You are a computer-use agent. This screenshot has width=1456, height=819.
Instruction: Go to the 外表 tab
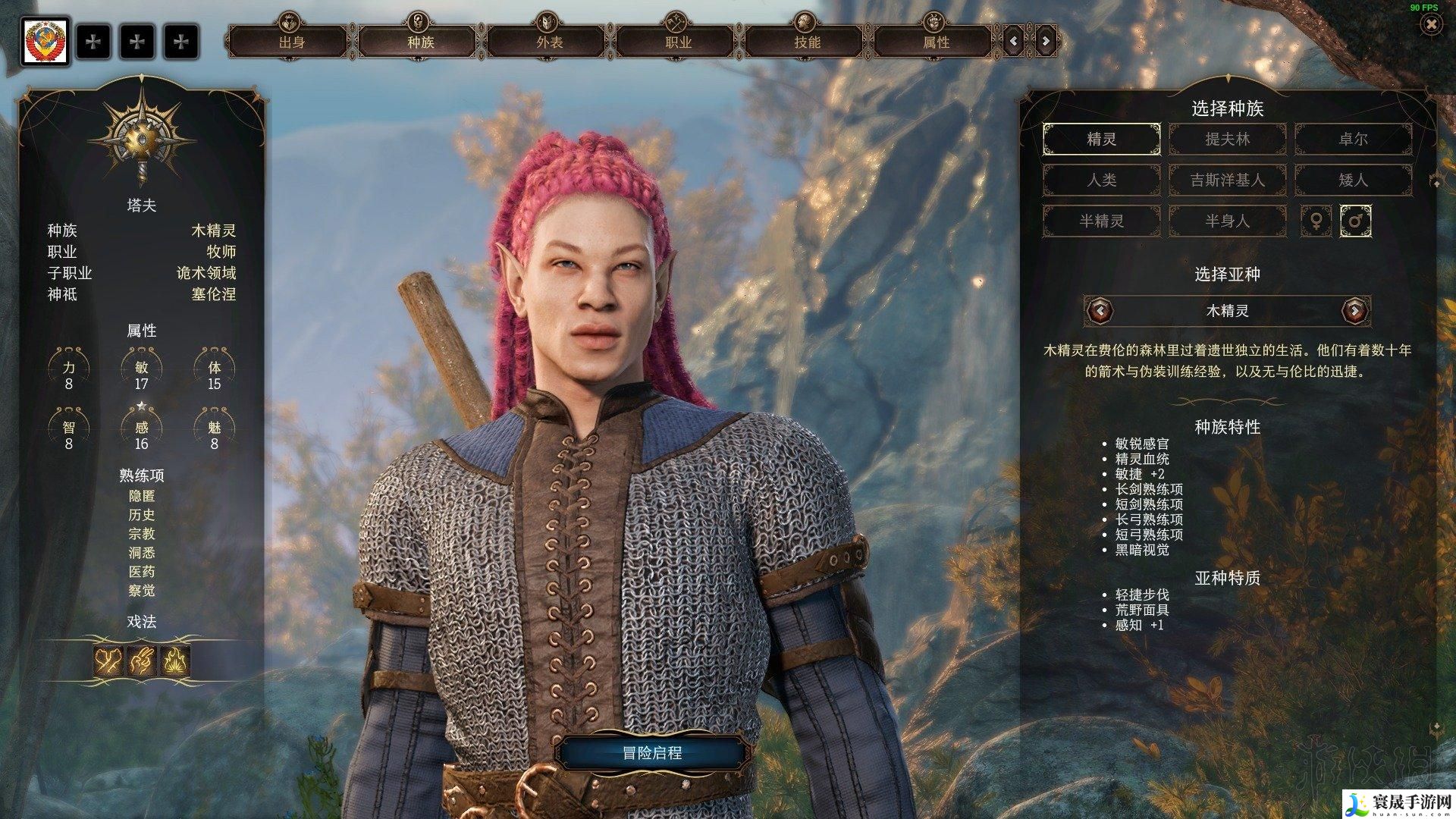[x=549, y=42]
